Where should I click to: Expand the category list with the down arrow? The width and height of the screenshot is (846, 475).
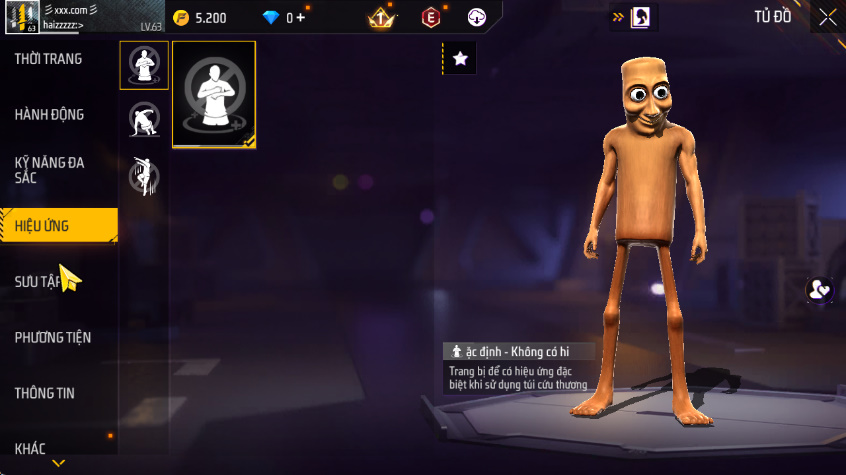click(59, 463)
